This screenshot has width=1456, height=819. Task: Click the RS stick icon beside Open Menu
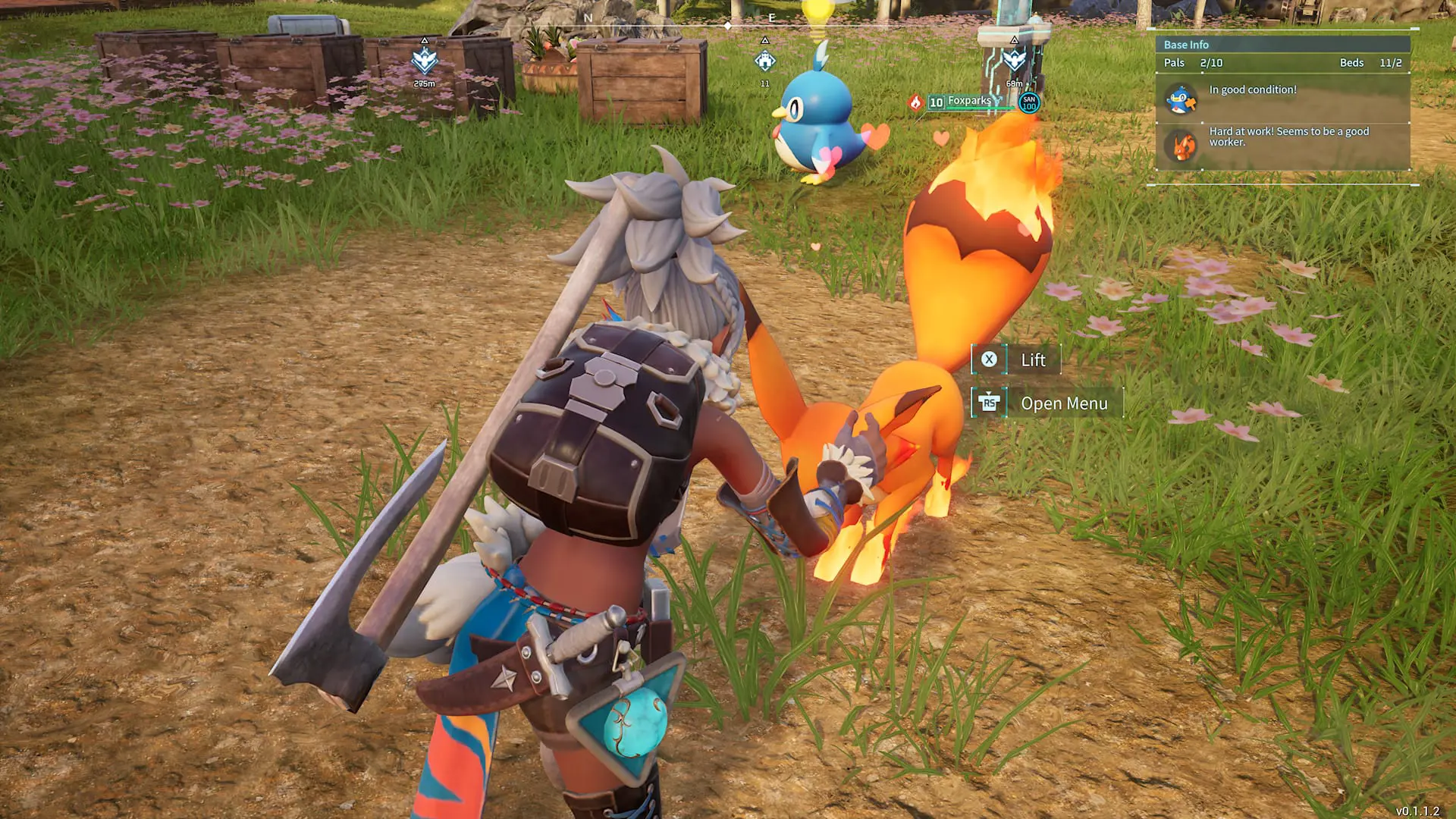pyautogui.click(x=990, y=403)
